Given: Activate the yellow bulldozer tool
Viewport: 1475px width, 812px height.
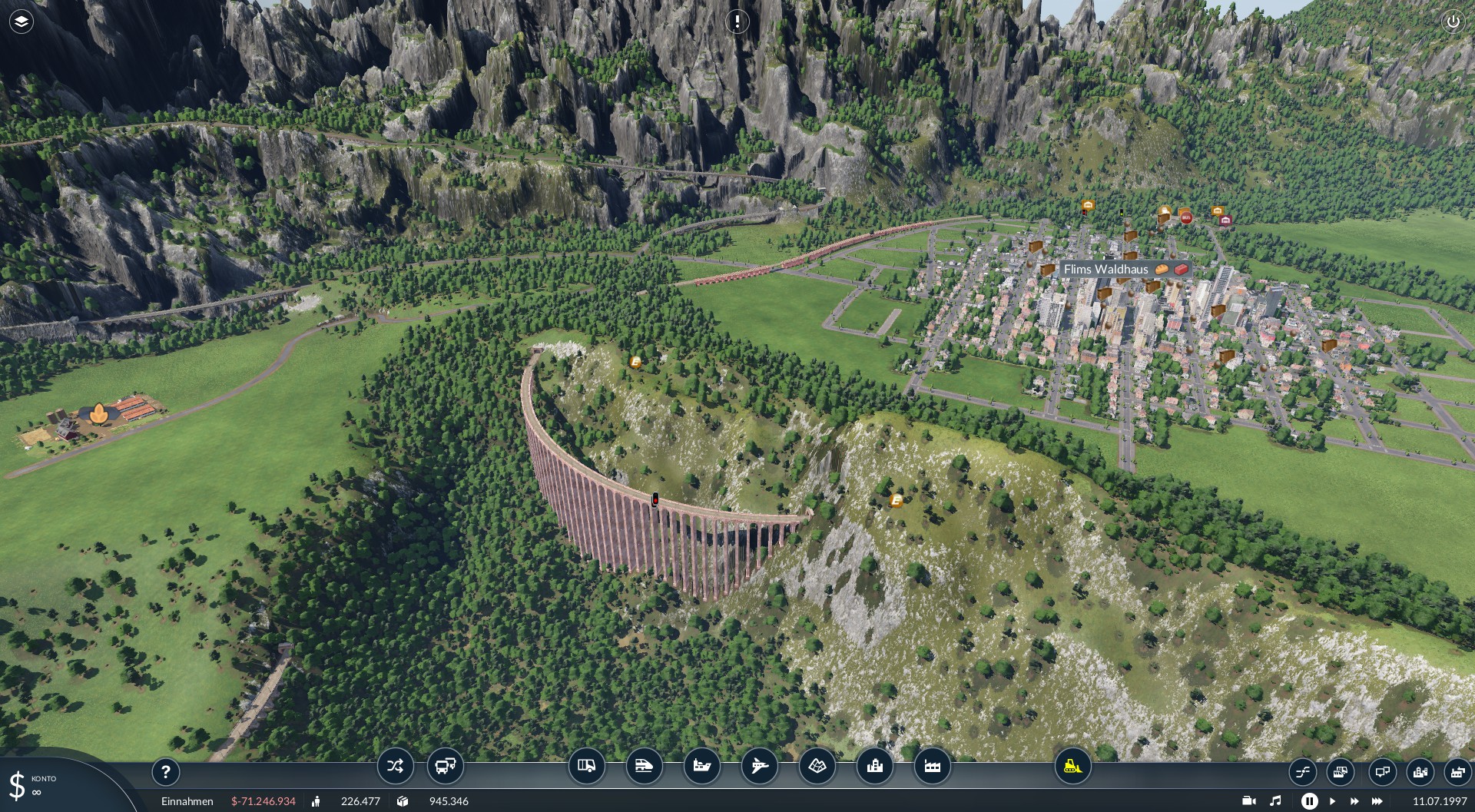Looking at the screenshot, I should [x=1072, y=766].
